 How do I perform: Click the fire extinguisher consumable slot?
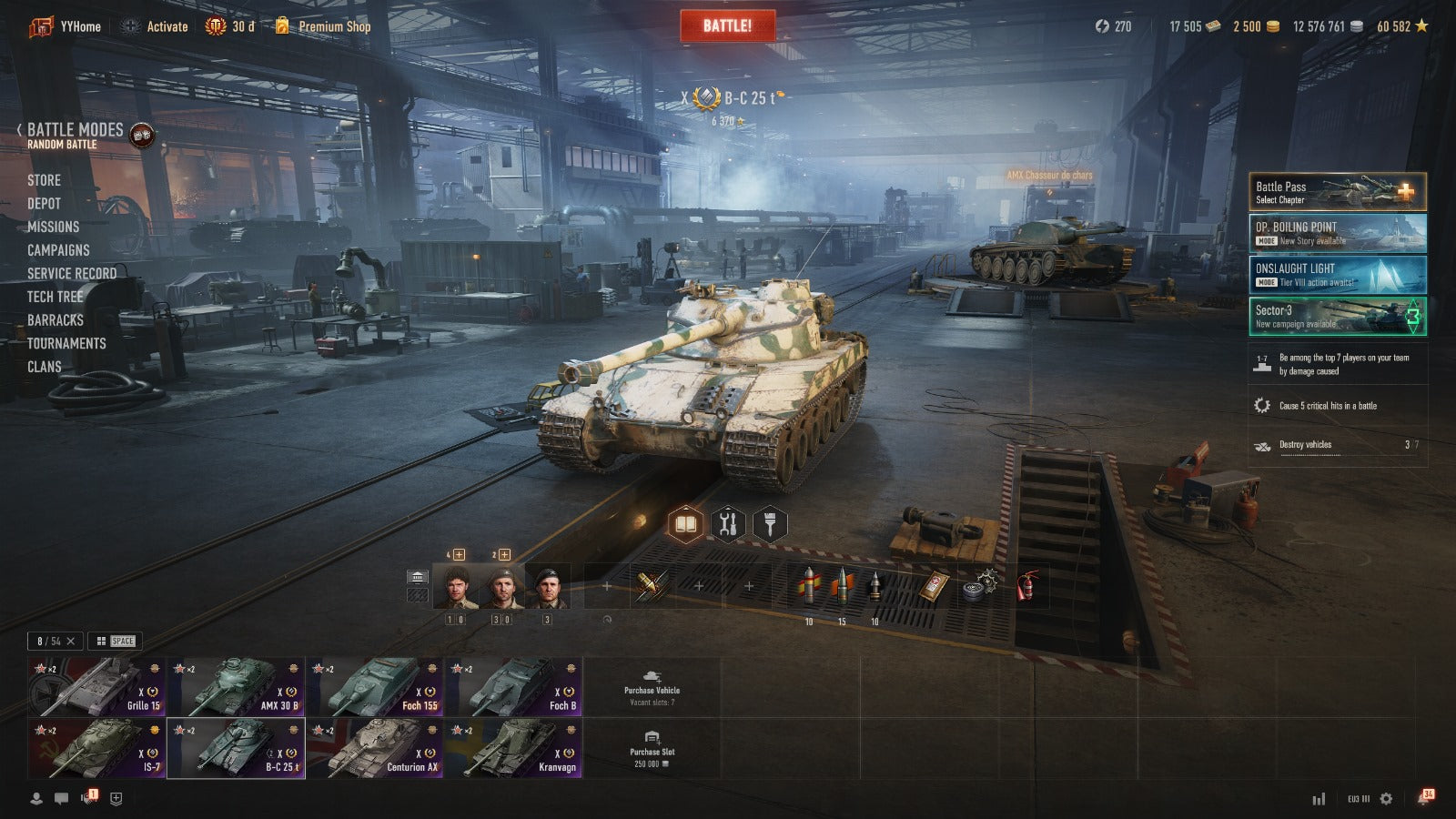coord(1026,585)
